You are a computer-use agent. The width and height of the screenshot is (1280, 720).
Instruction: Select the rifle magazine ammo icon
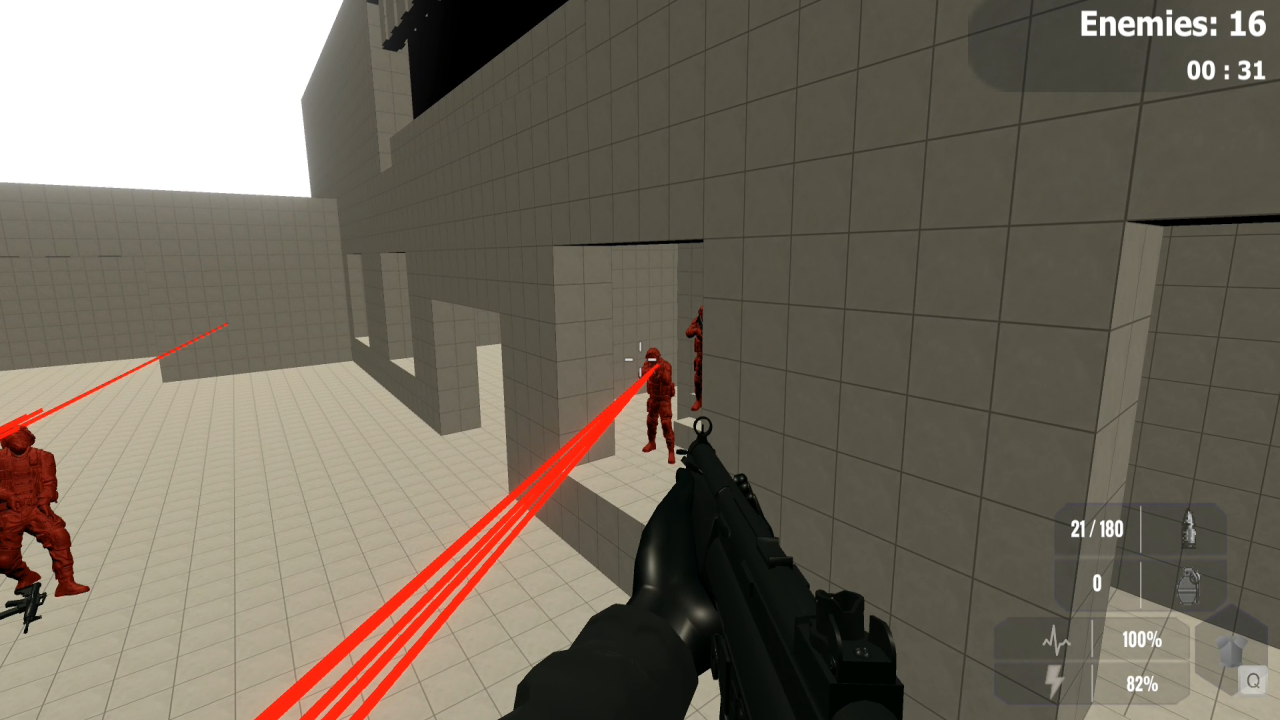tap(1188, 528)
